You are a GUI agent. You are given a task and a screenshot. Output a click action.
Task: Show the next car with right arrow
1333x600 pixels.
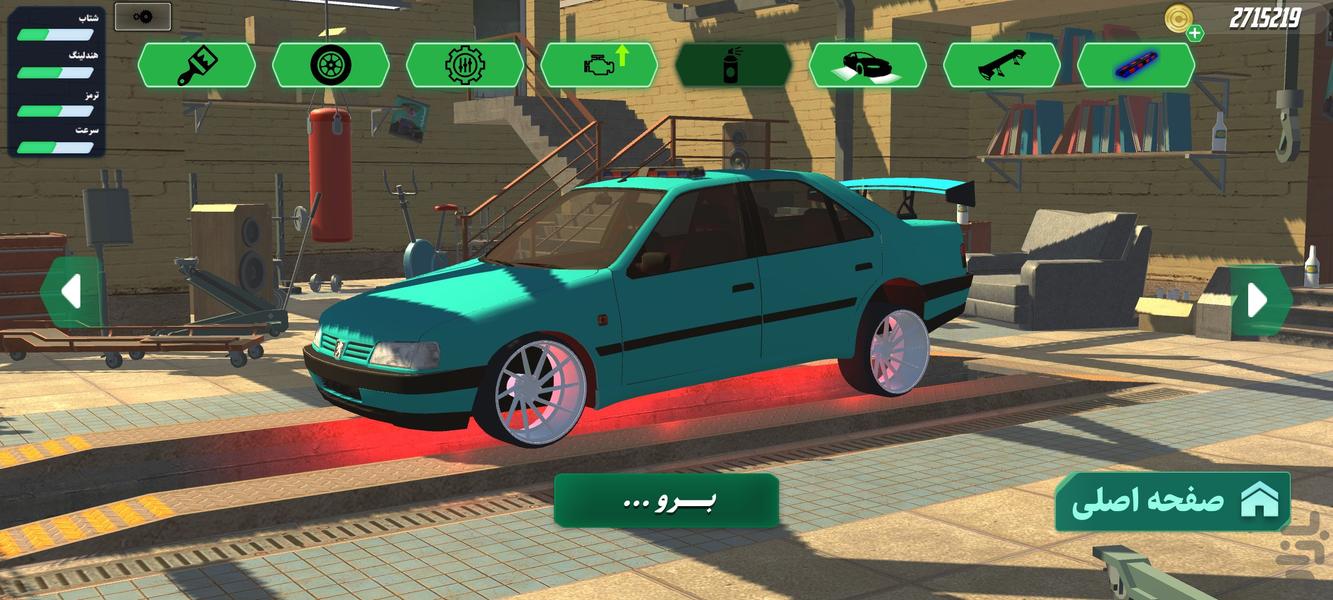(1258, 299)
